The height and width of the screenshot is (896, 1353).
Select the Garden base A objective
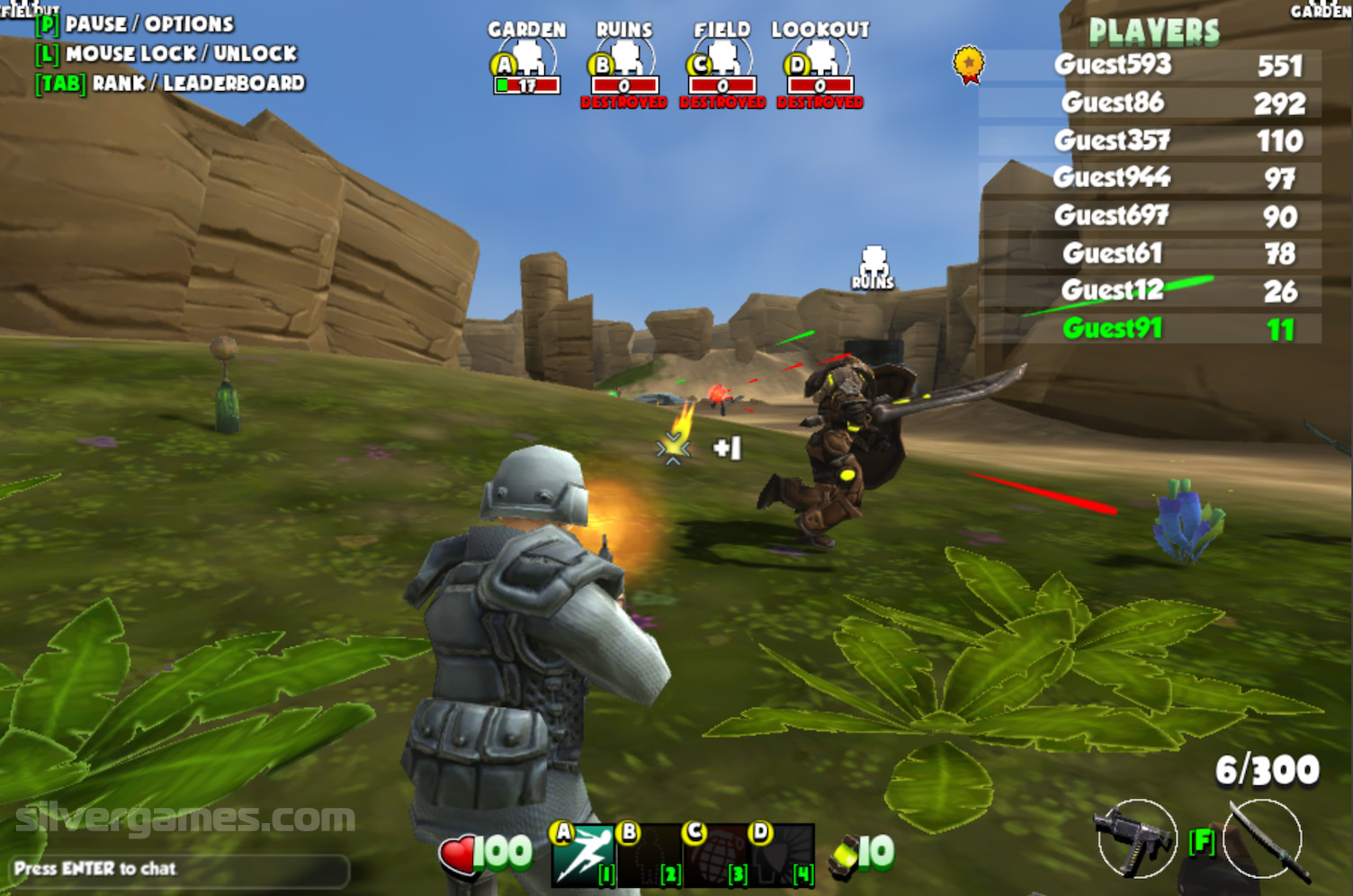(527, 65)
